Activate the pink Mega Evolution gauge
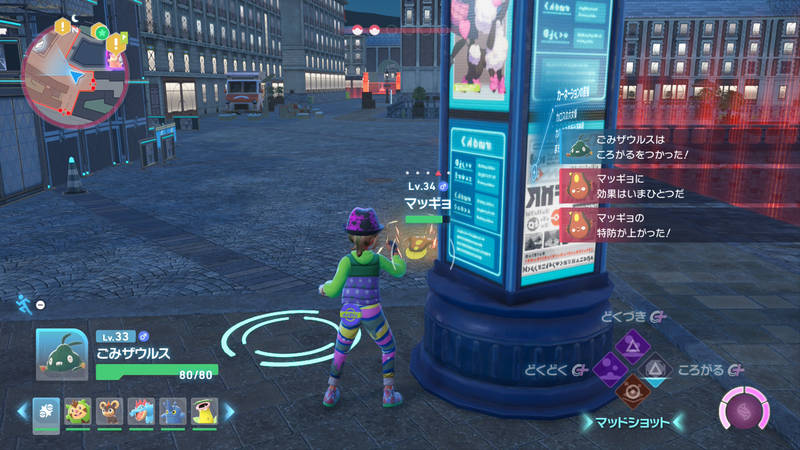Viewport: 800px width, 450px height. [747, 412]
